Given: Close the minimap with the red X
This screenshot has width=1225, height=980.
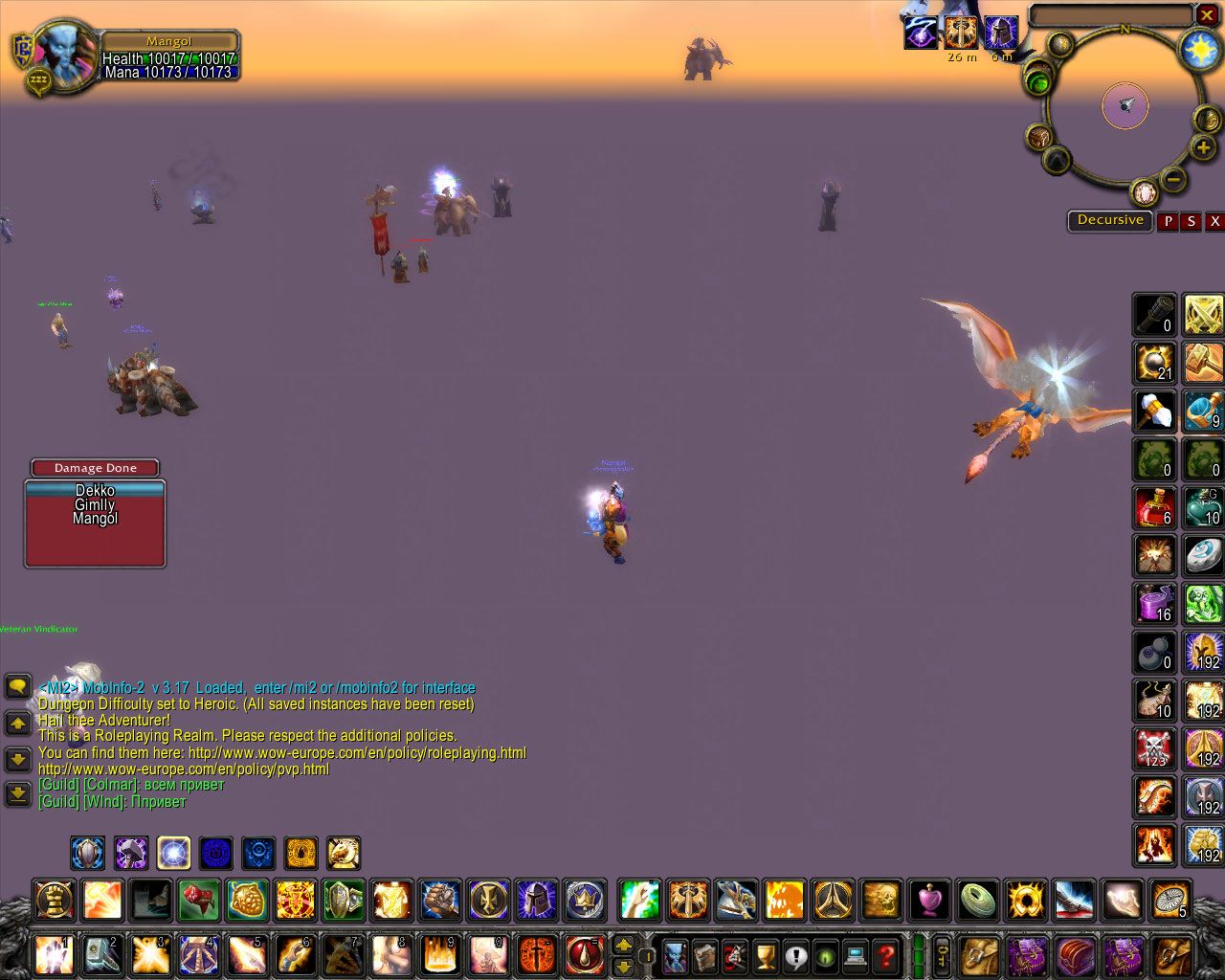Looking at the screenshot, I should point(1207,15).
